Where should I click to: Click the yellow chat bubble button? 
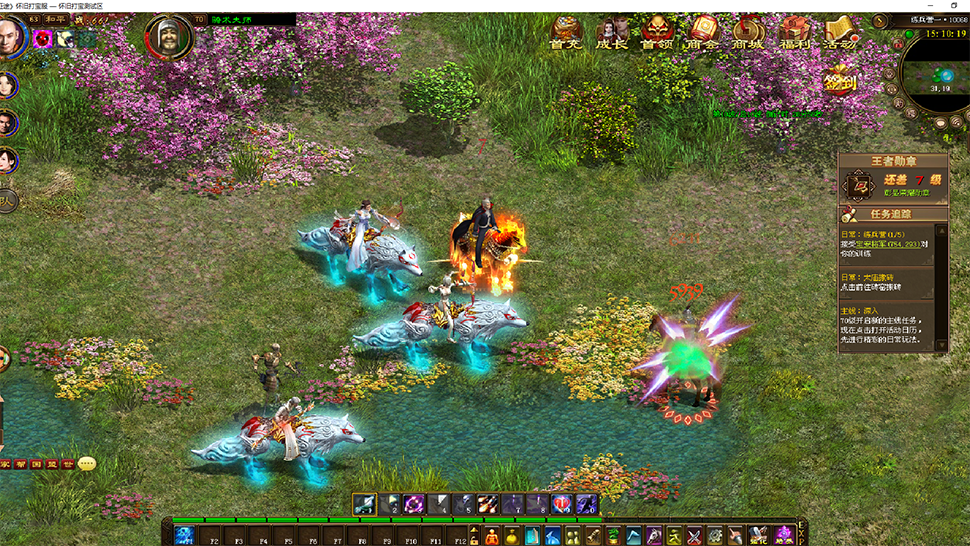(x=87, y=464)
